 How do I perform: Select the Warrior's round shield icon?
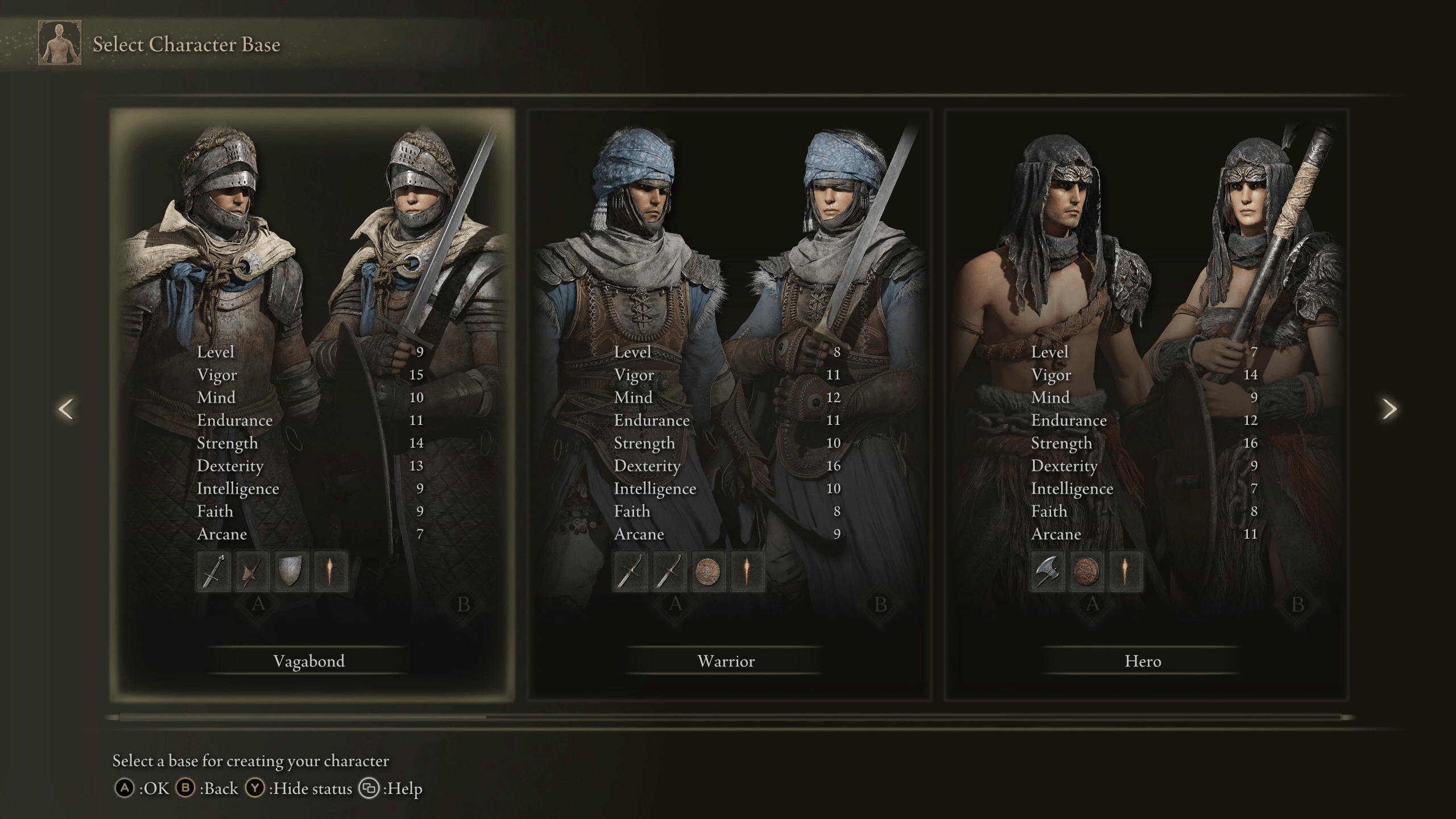click(708, 571)
